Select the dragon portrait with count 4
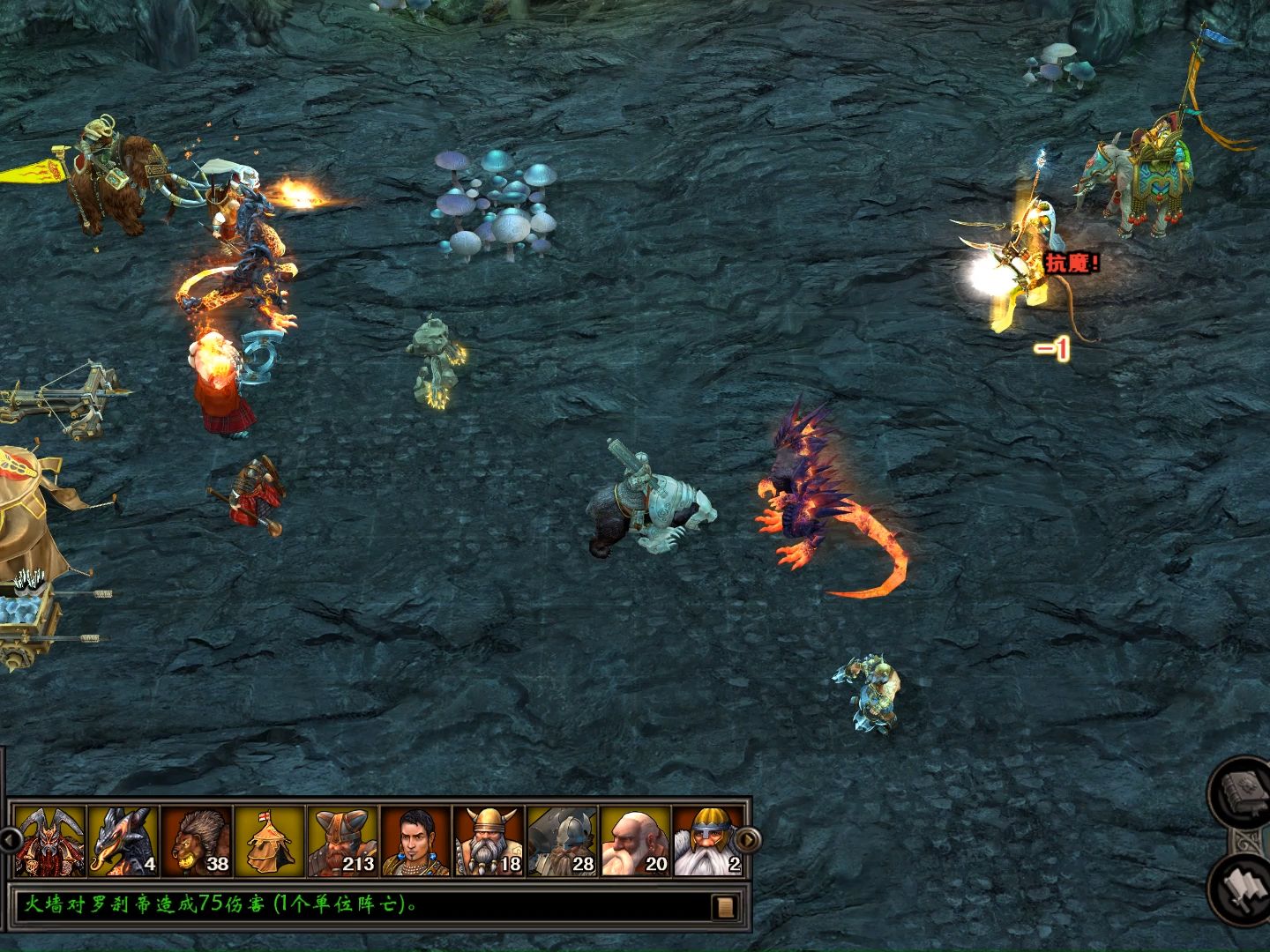1270x952 pixels. 123,840
